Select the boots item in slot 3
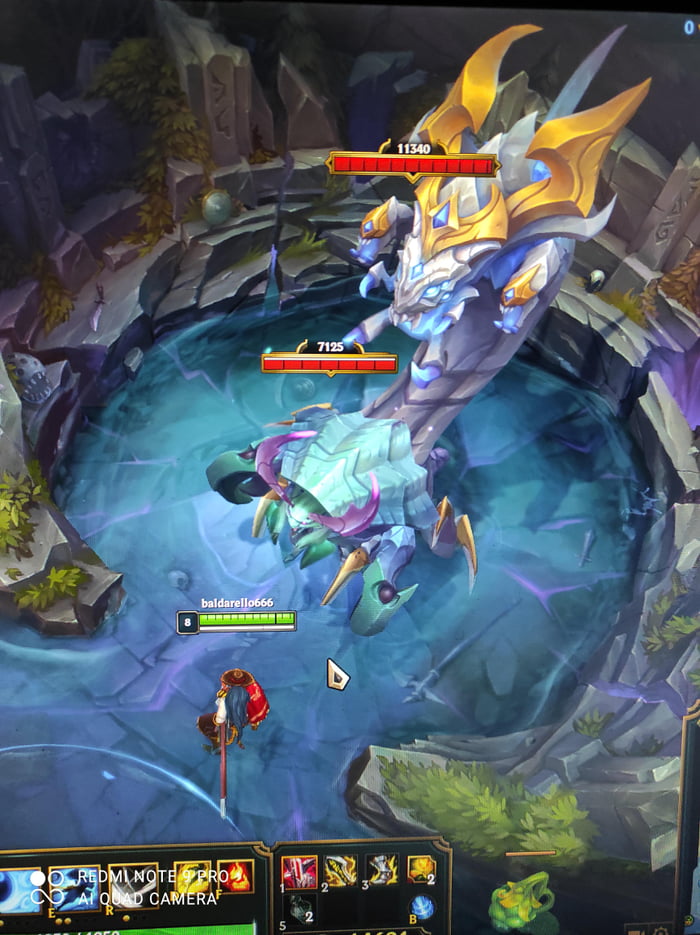This screenshot has height=935, width=700. point(381,870)
